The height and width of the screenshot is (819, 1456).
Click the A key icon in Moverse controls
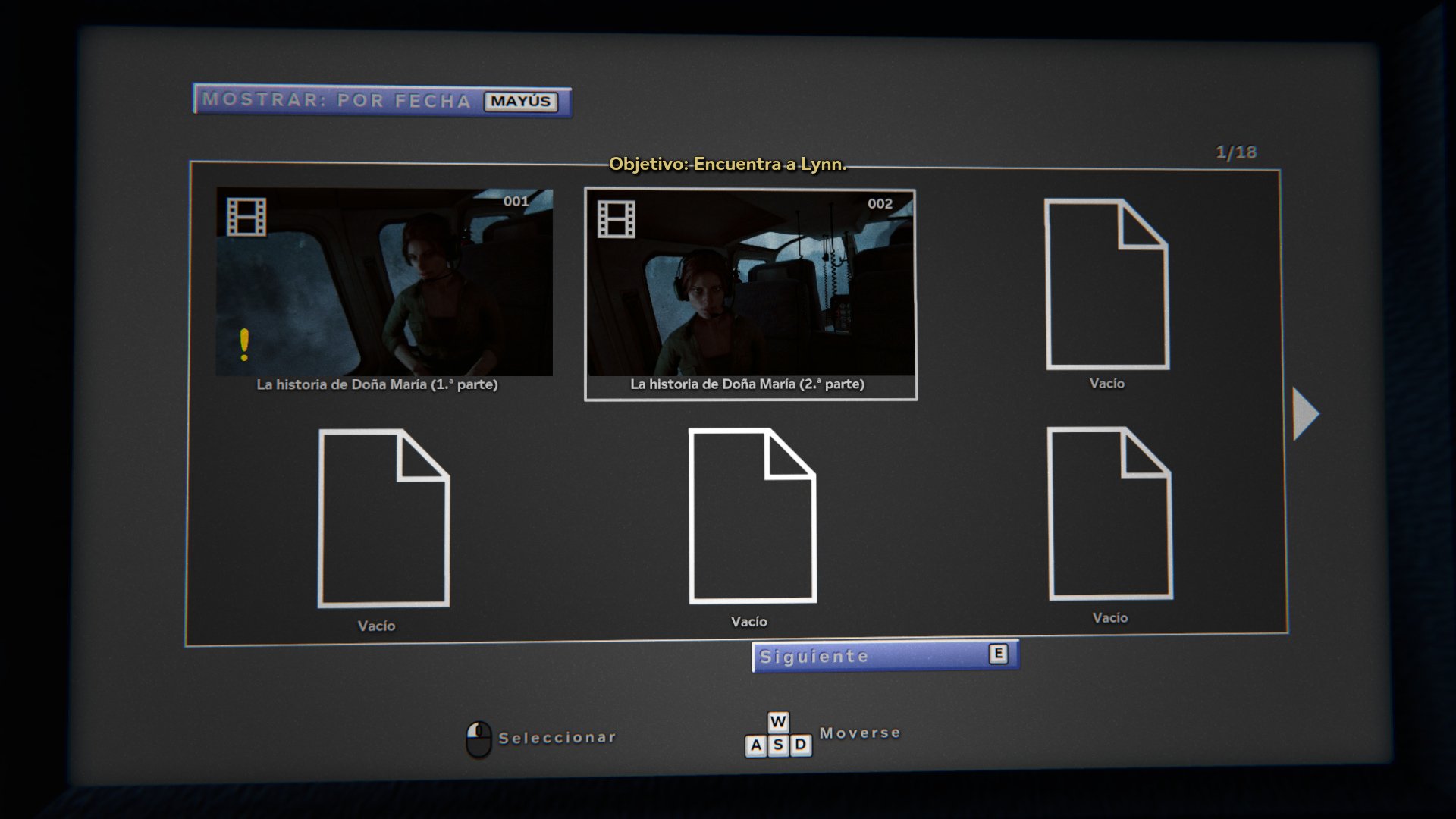(x=755, y=745)
